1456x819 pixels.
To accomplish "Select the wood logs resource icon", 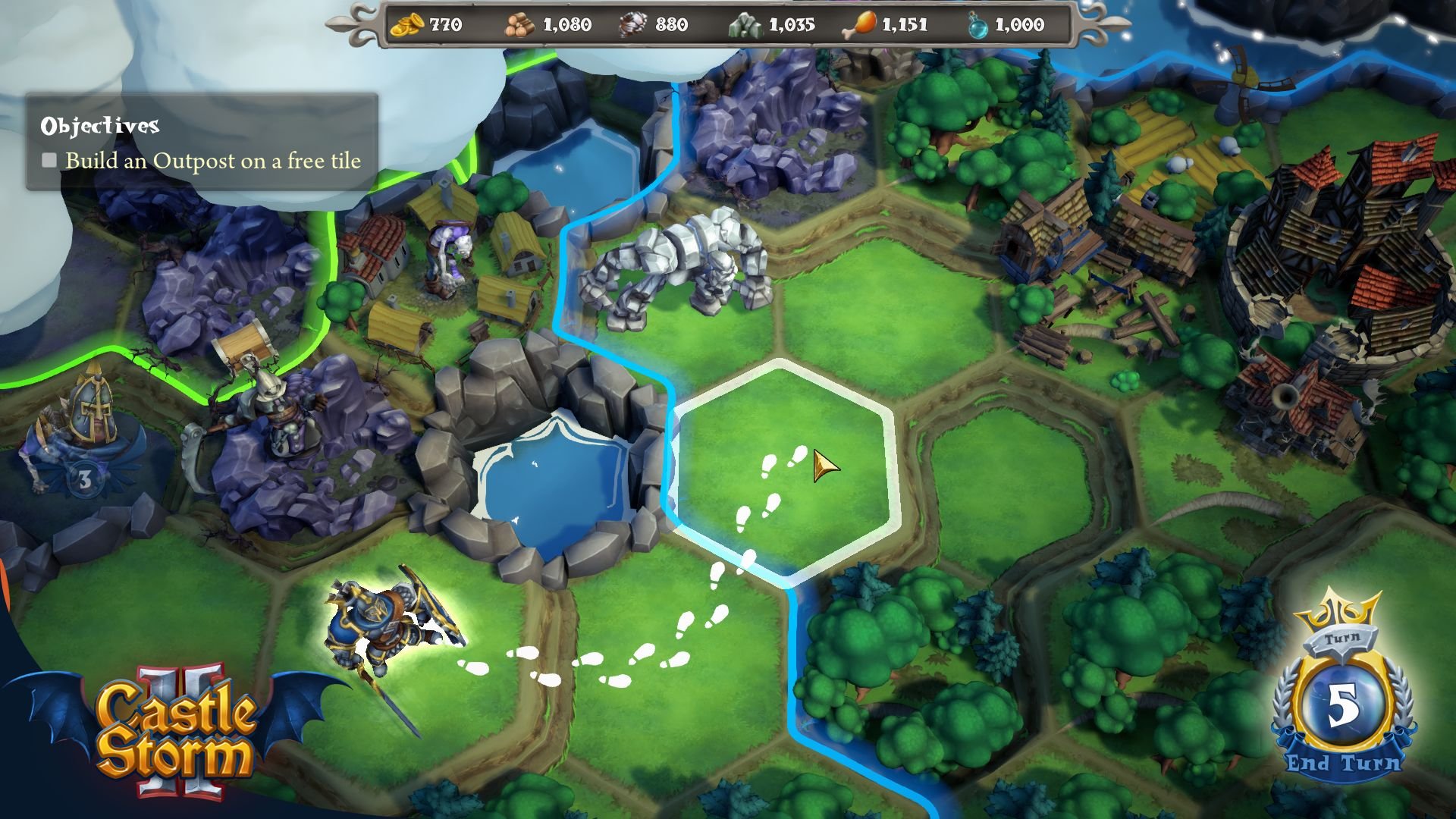I will [519, 24].
